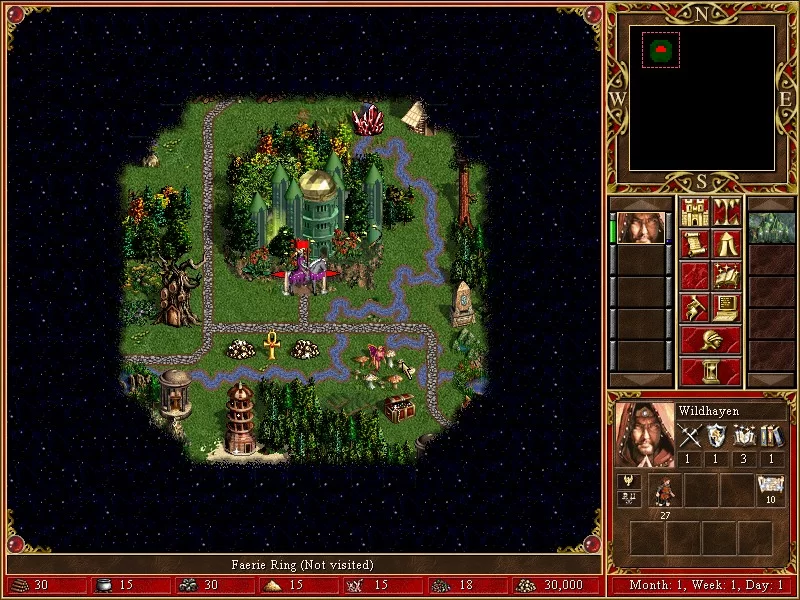Select the town thumbnail in town list
This screenshot has height=600, width=800.
(771, 228)
